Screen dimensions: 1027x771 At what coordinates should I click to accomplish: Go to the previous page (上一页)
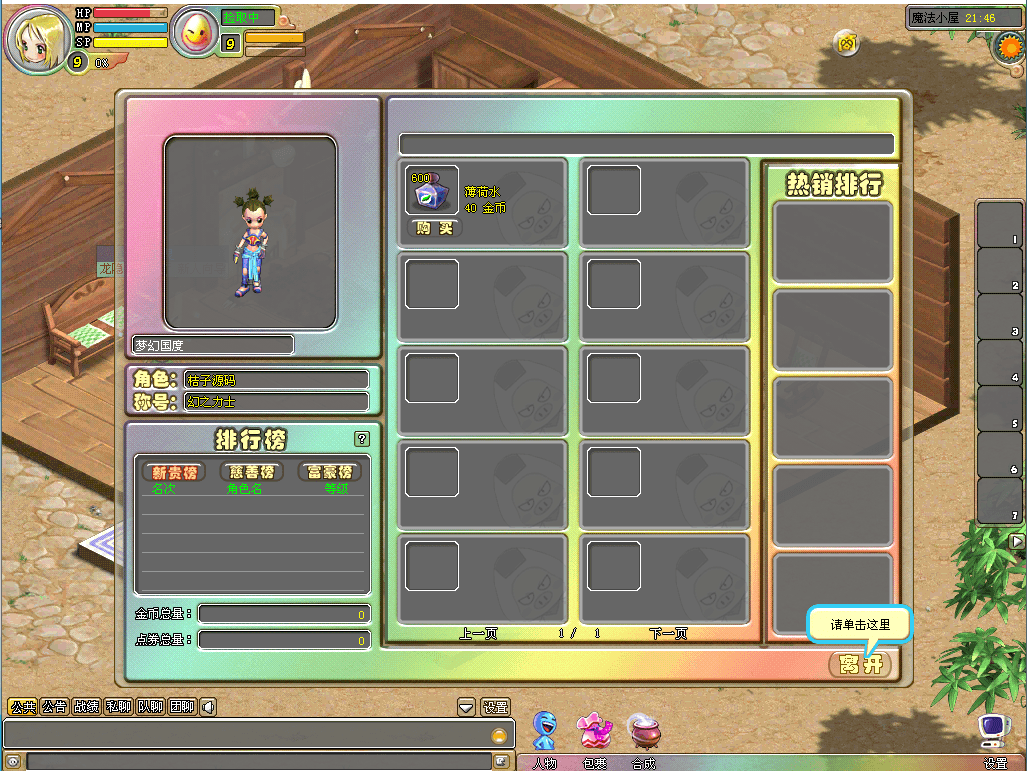tap(478, 633)
